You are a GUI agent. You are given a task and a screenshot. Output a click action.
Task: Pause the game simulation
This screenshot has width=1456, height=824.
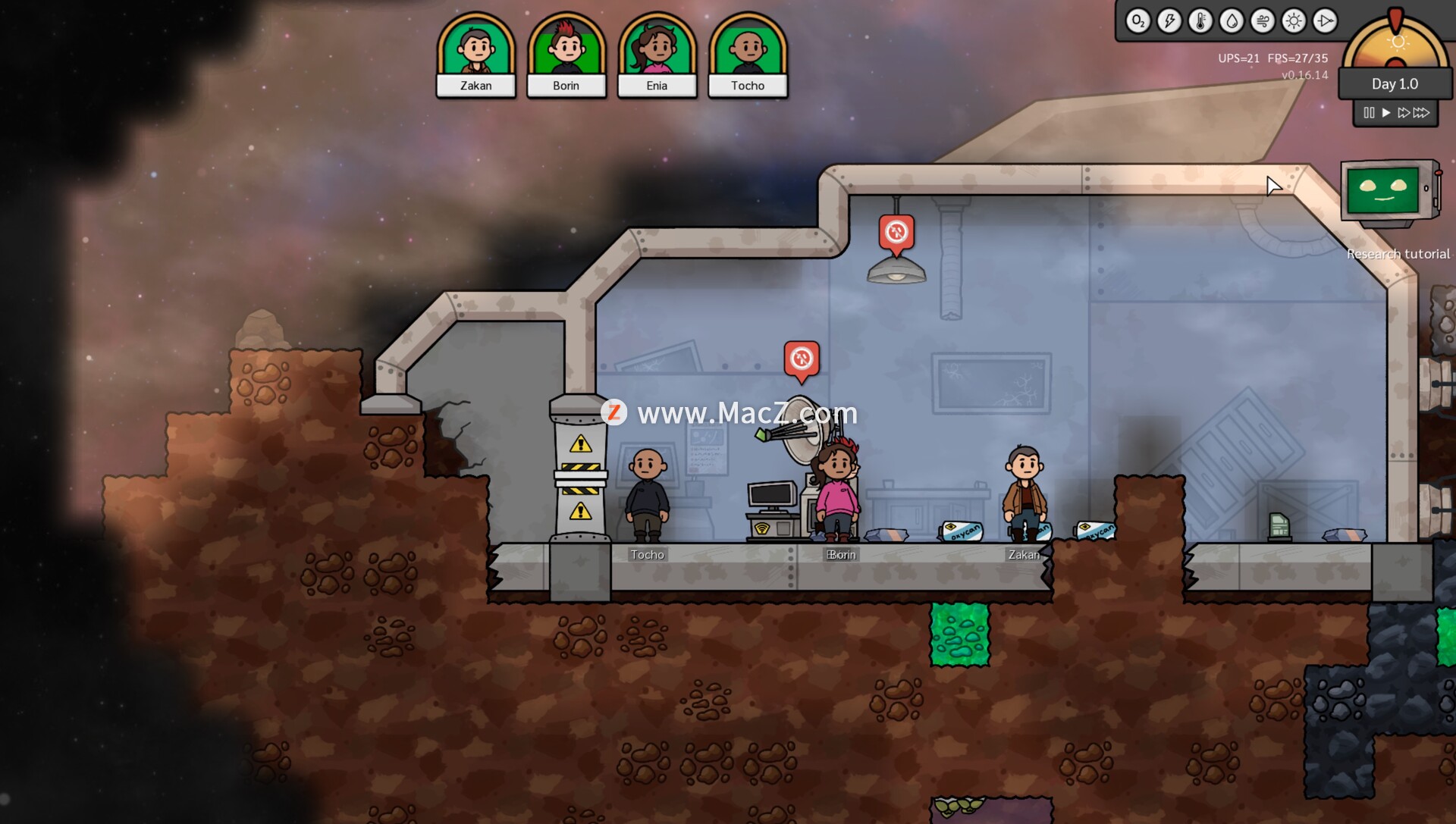click(1369, 113)
